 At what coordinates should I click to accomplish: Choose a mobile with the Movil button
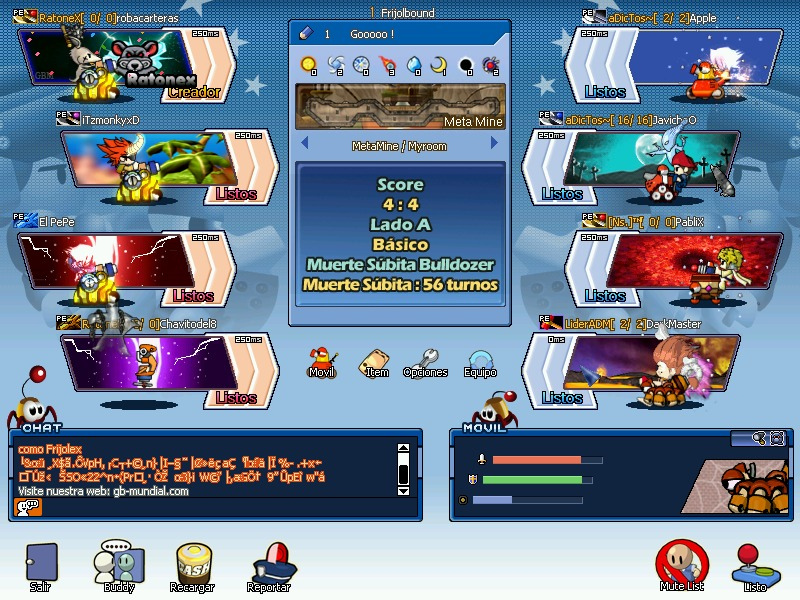coord(321,361)
